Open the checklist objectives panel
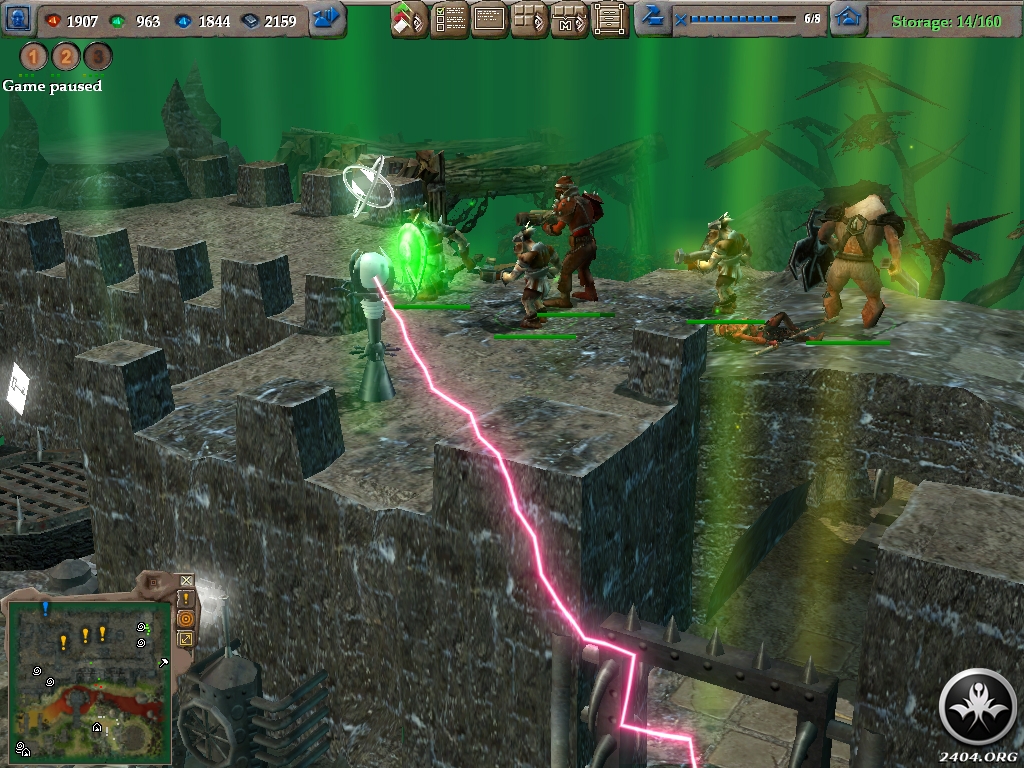Image resolution: width=1024 pixels, height=768 pixels. 449,19
